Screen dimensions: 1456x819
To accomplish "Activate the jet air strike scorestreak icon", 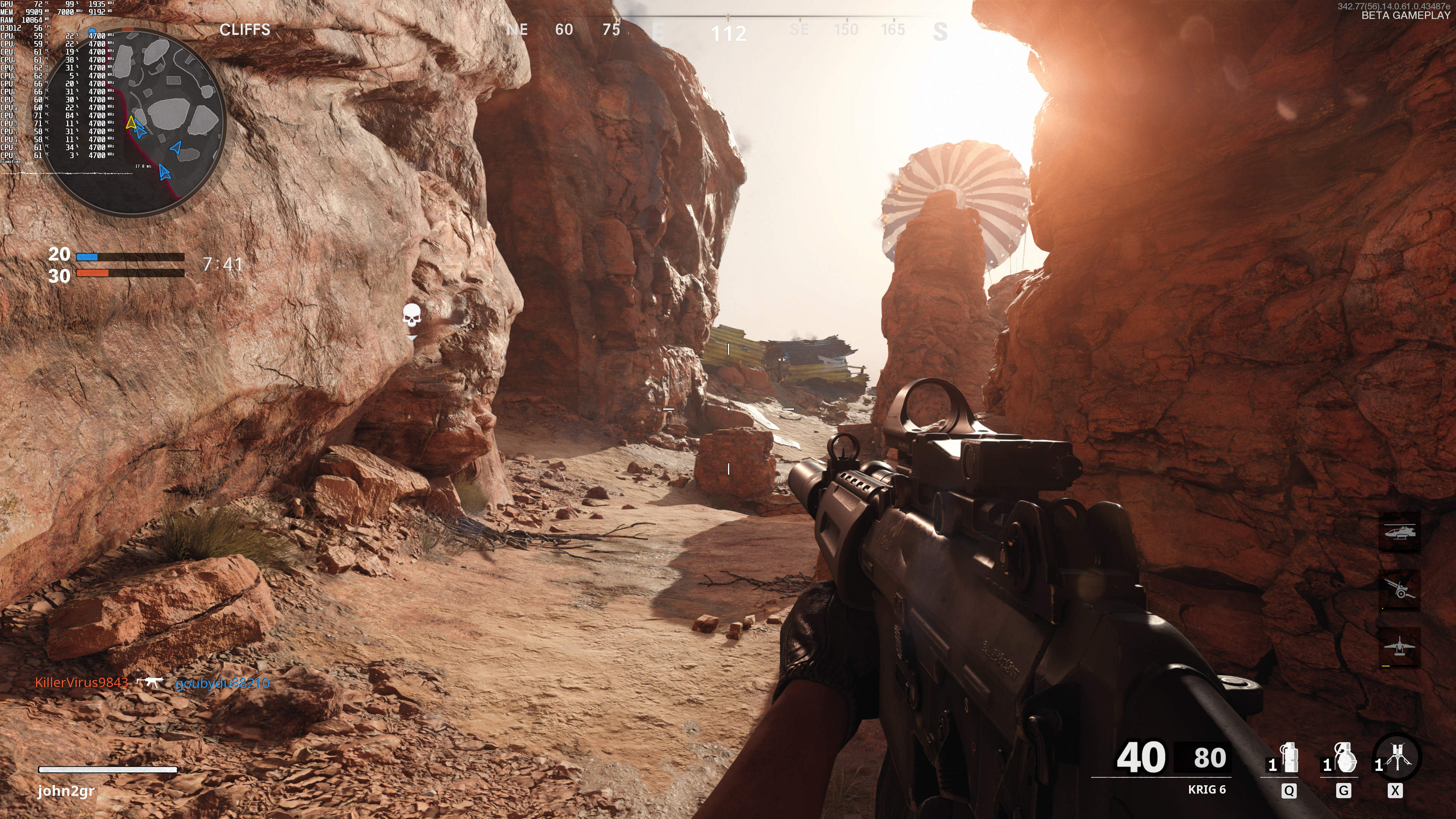I will click(1399, 646).
